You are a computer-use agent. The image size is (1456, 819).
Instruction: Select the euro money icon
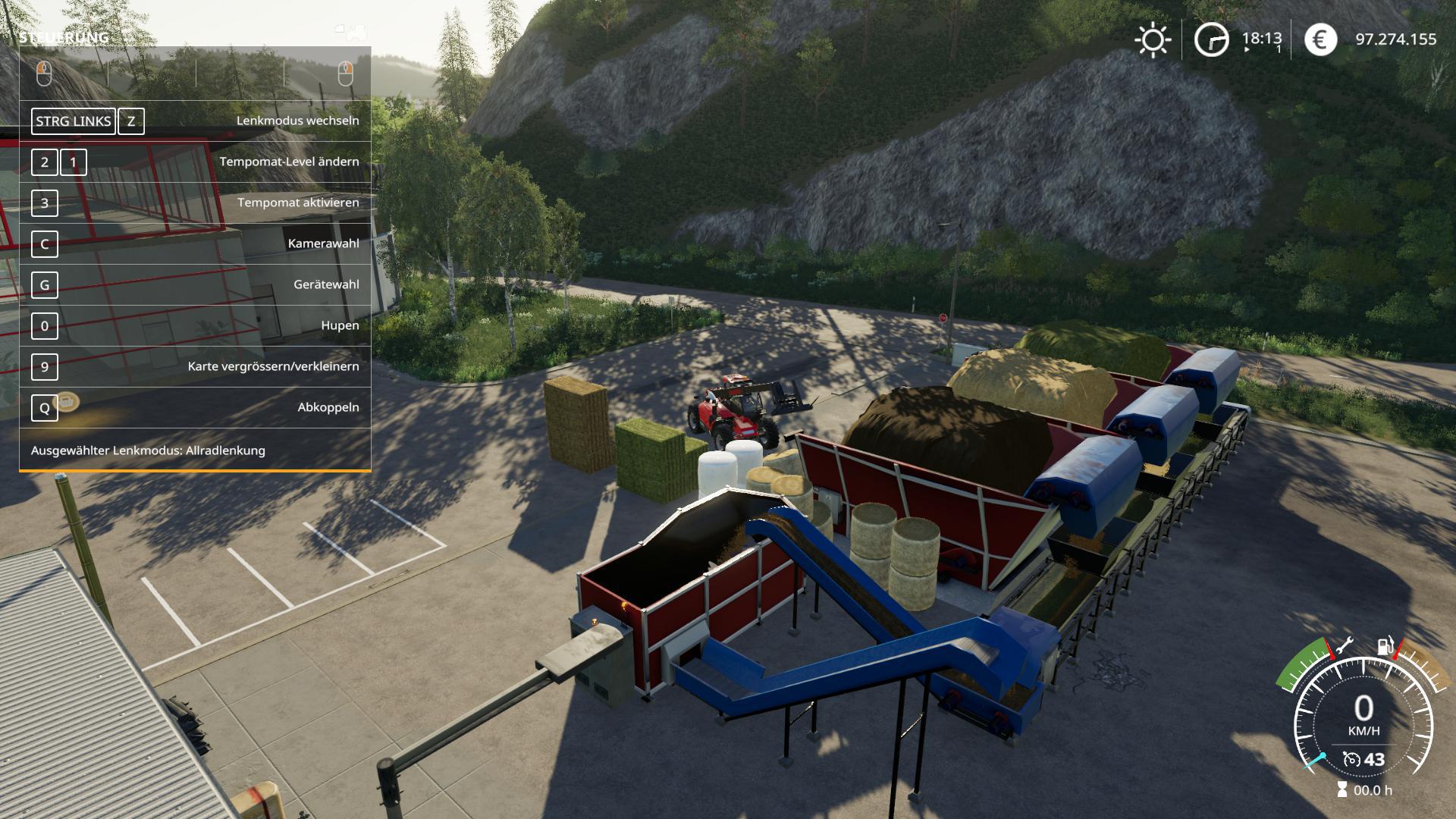point(1320,39)
